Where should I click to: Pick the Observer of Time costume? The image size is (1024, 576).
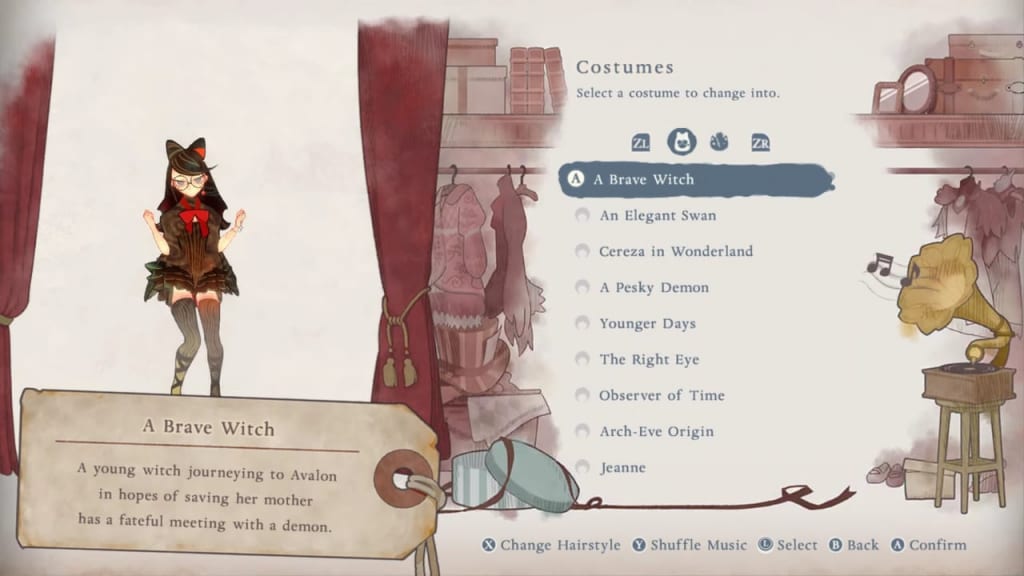click(x=661, y=396)
